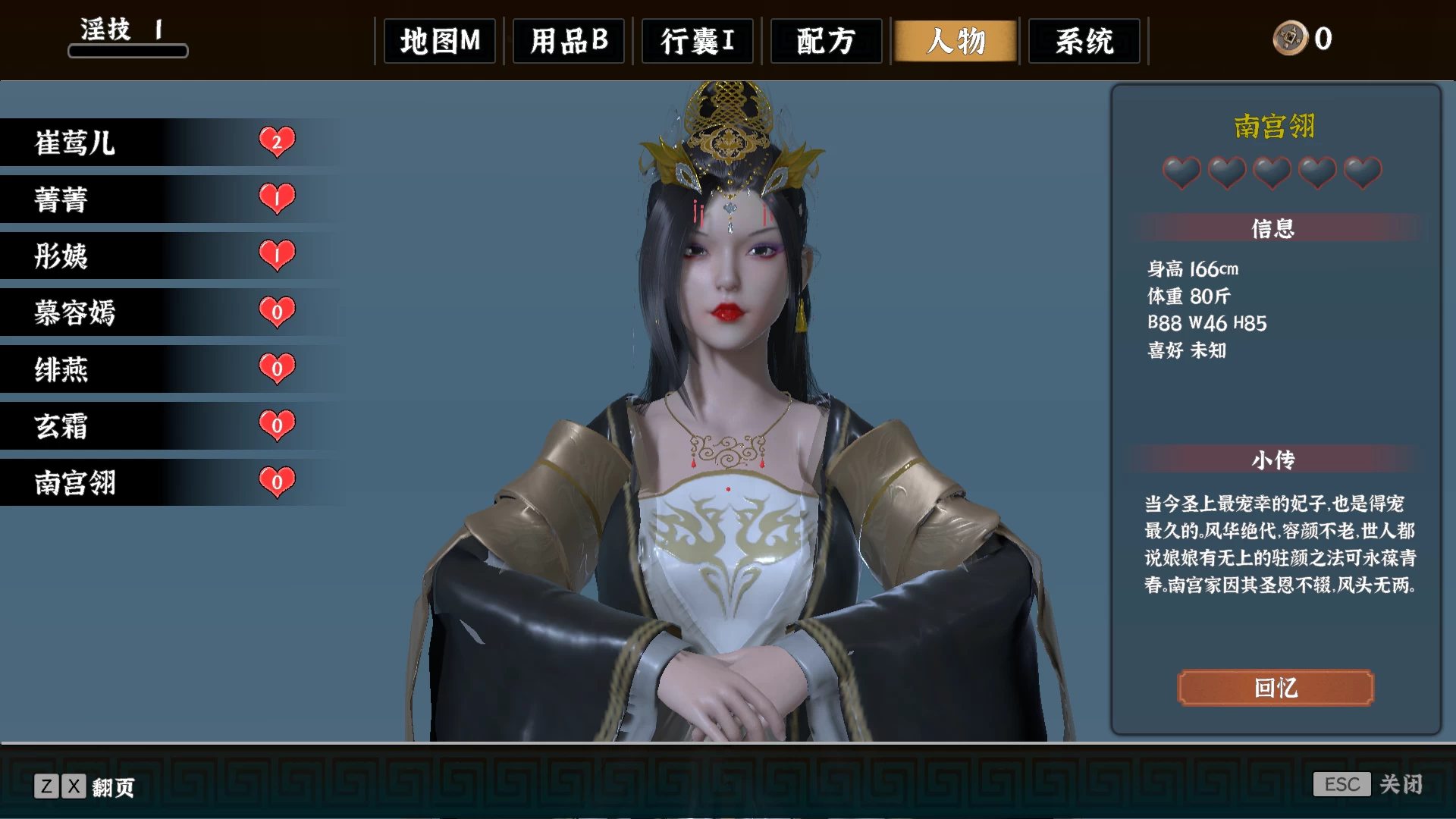The width and height of the screenshot is (1456, 819).
Task: Select 崔莺儿 in the character list
Action: point(152,143)
